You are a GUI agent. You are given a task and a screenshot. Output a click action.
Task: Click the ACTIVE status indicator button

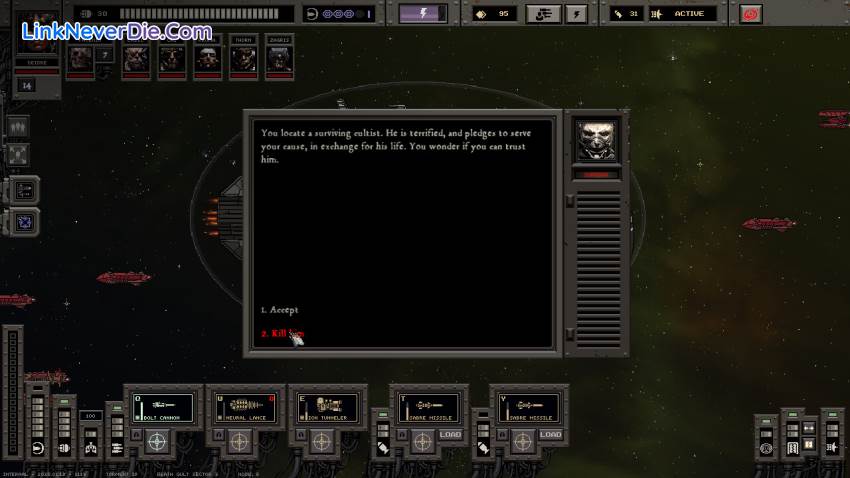click(x=689, y=14)
